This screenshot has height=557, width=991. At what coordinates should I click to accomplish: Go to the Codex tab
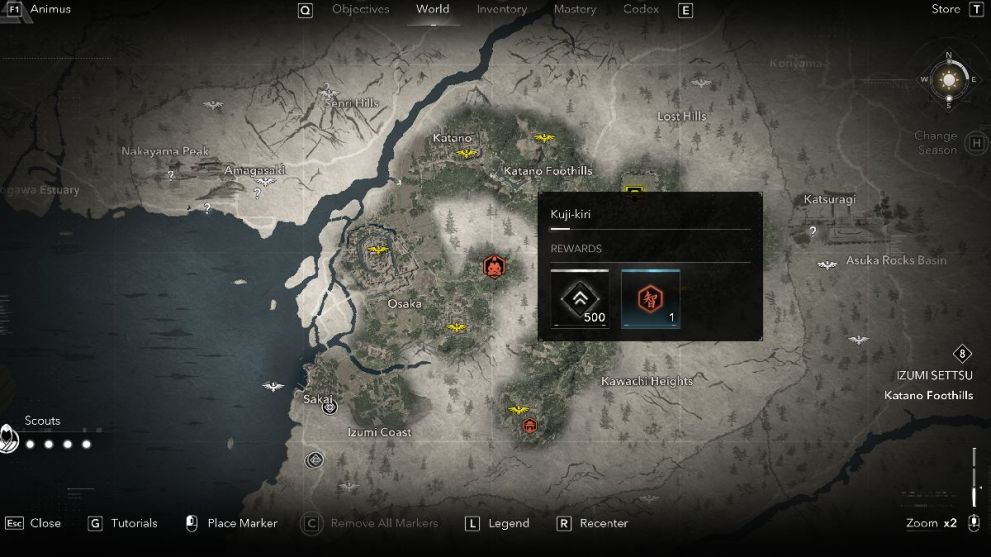tap(641, 10)
